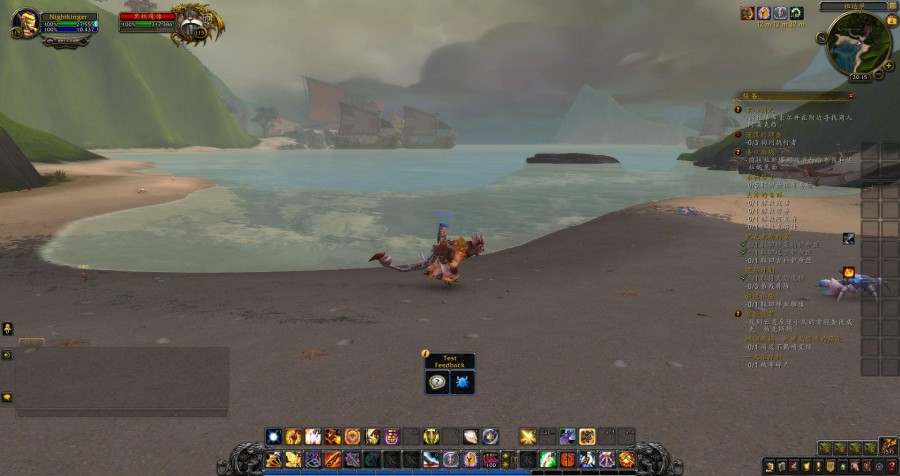Click the blue bug report button

(463, 382)
